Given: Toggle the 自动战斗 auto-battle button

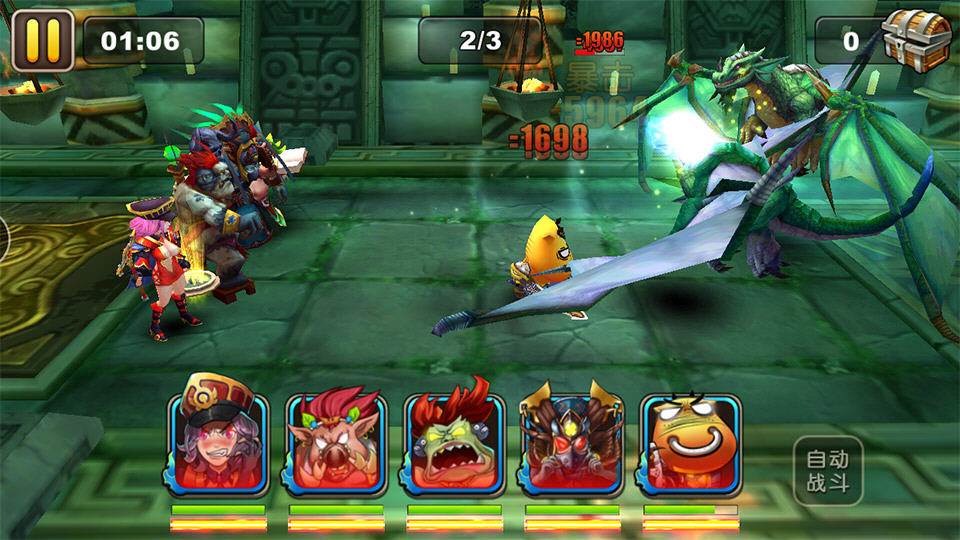Looking at the screenshot, I should [828, 471].
